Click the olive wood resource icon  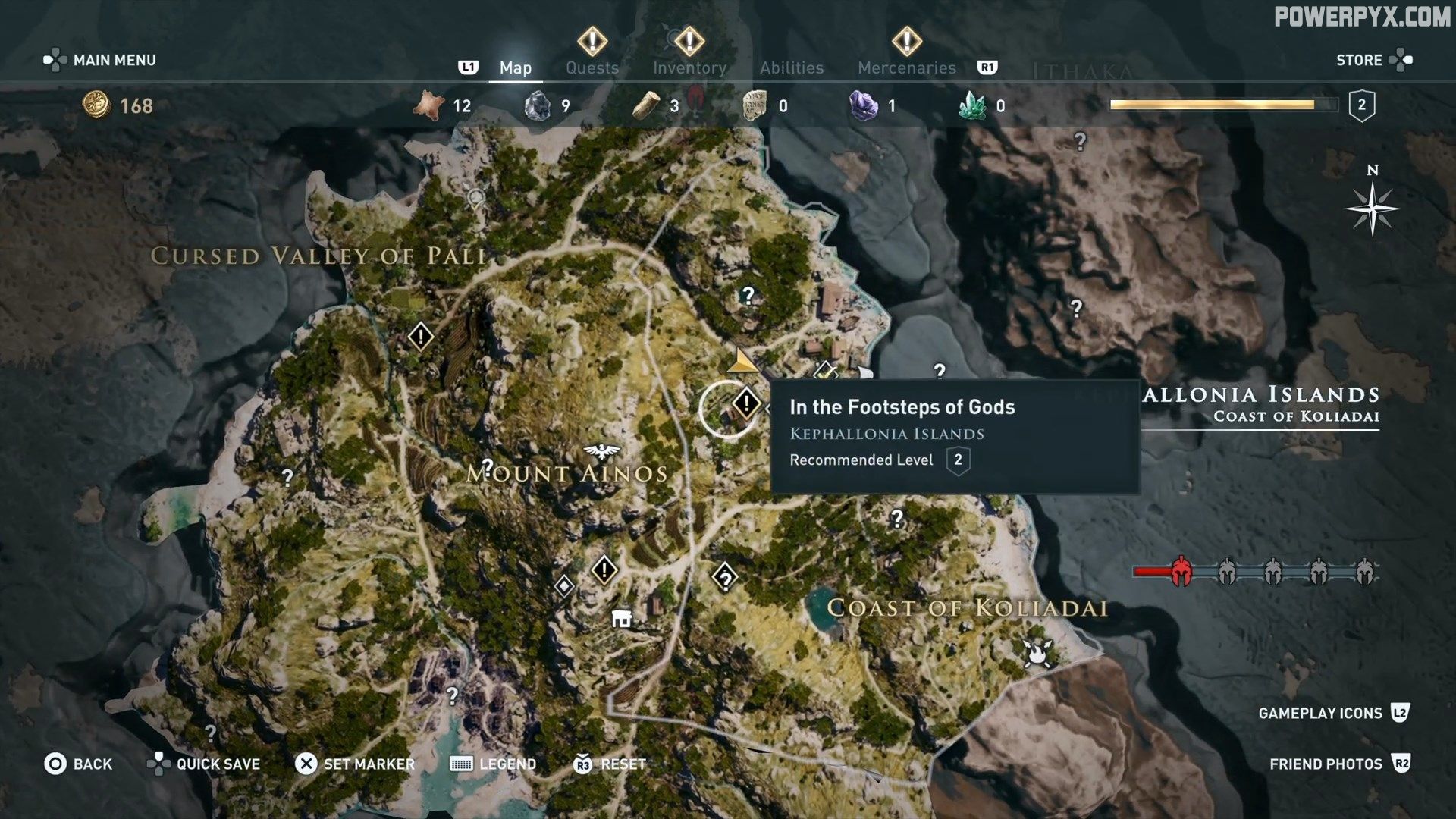647,105
